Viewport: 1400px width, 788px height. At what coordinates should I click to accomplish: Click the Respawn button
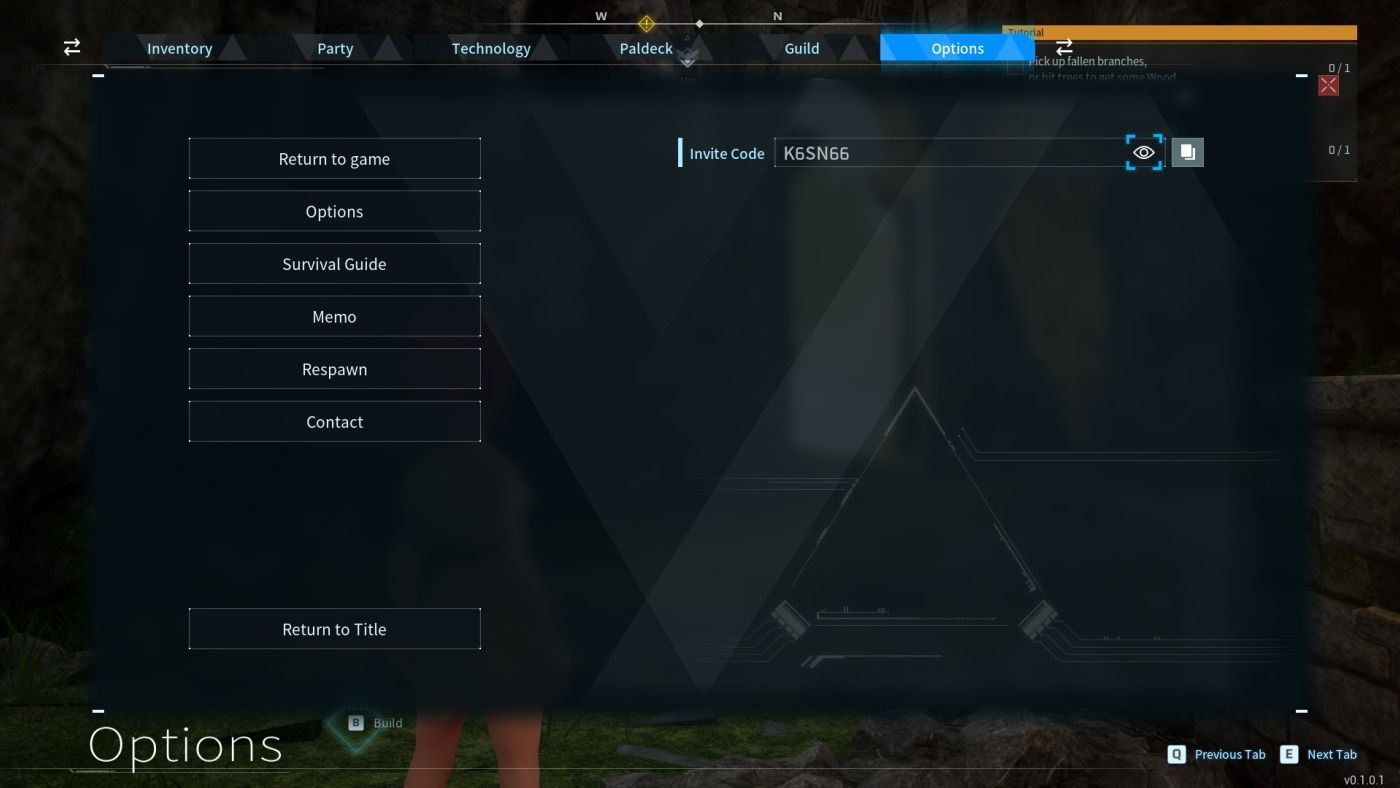tap(334, 368)
